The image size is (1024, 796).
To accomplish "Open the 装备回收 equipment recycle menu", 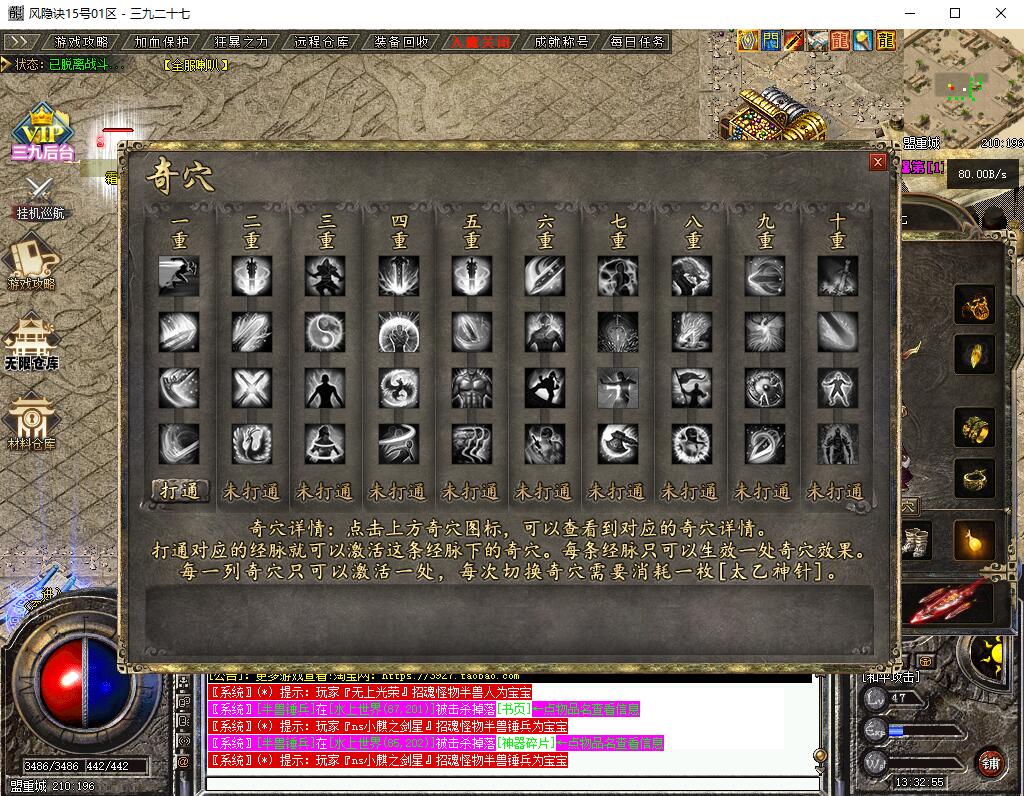I will [401, 42].
